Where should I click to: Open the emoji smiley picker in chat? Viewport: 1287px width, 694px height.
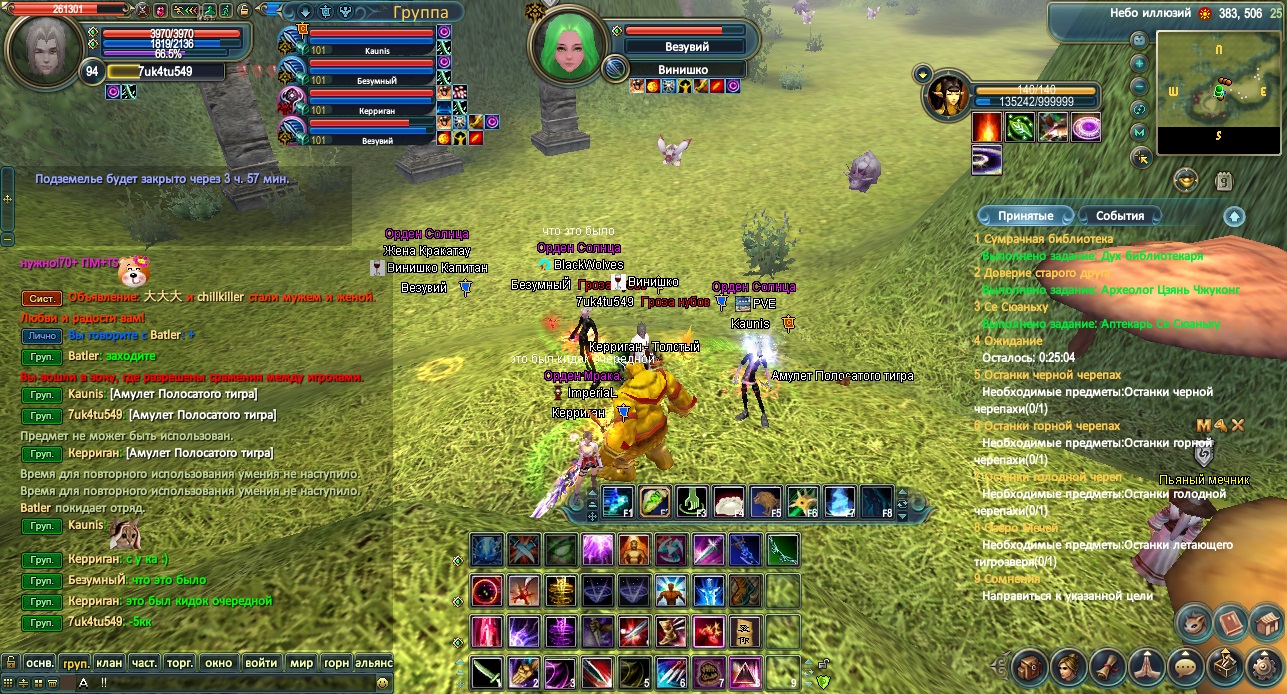click(382, 682)
